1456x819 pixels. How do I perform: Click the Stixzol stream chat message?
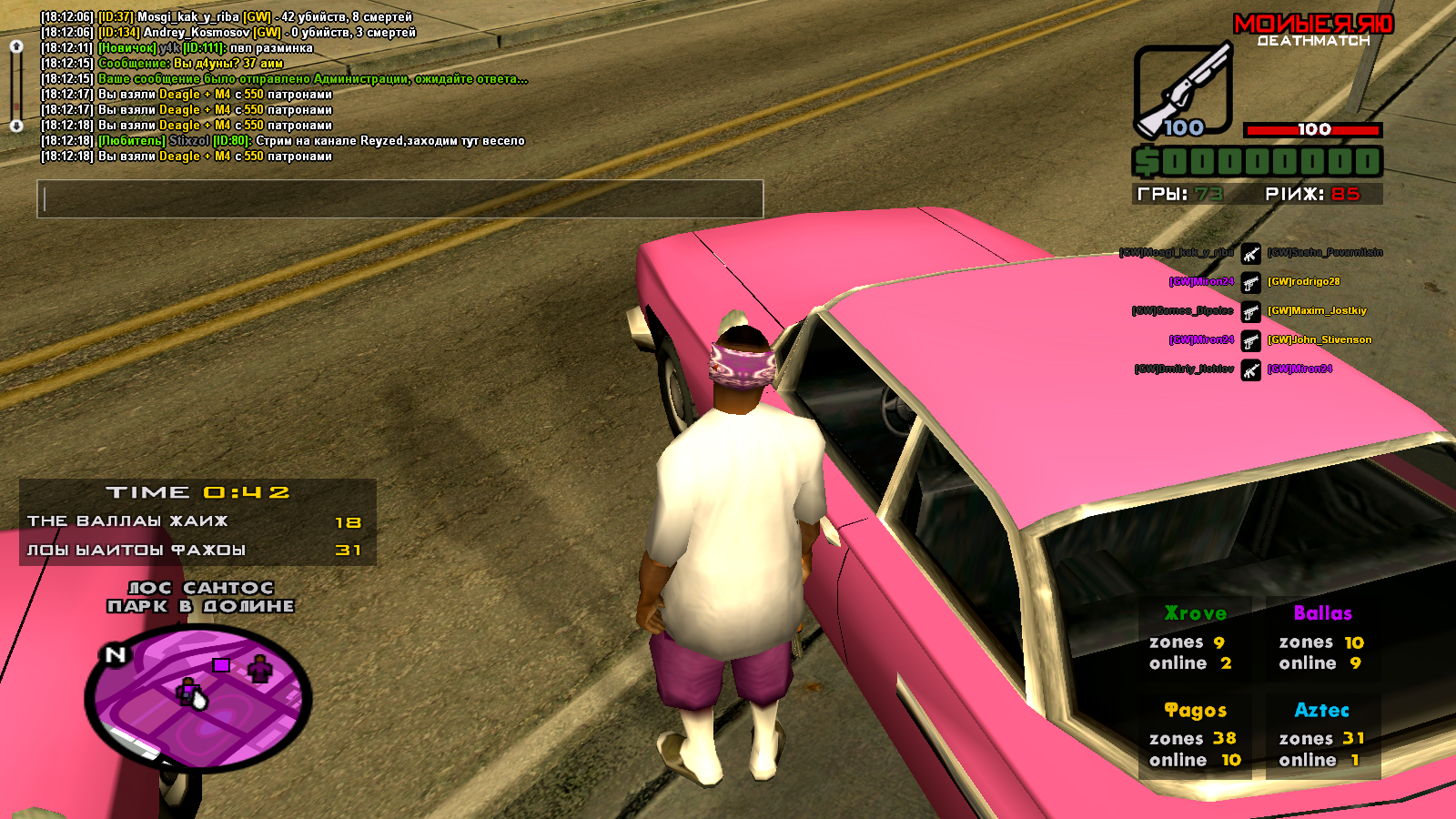tap(309, 141)
